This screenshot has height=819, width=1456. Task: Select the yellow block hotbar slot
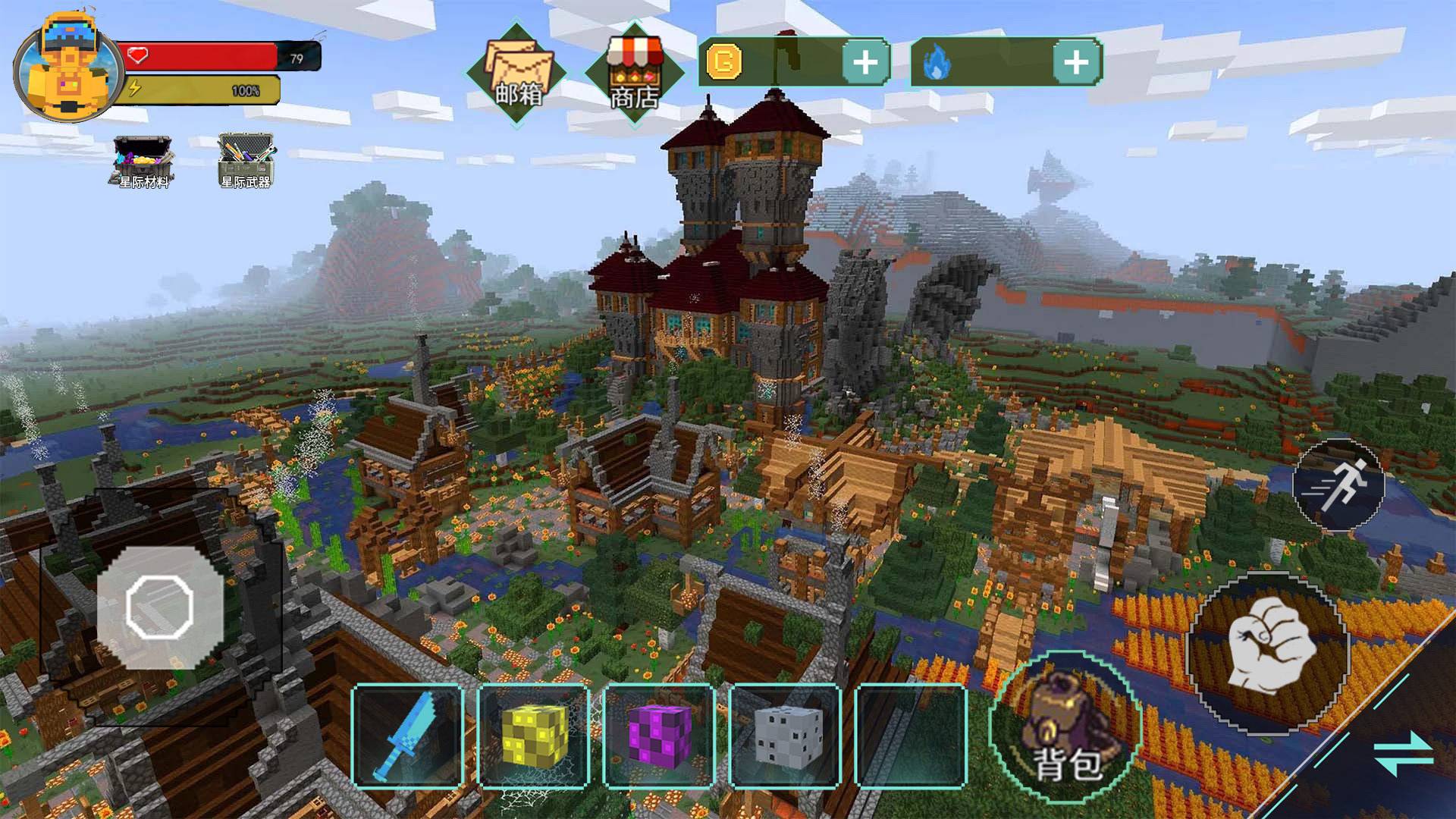[x=534, y=736]
